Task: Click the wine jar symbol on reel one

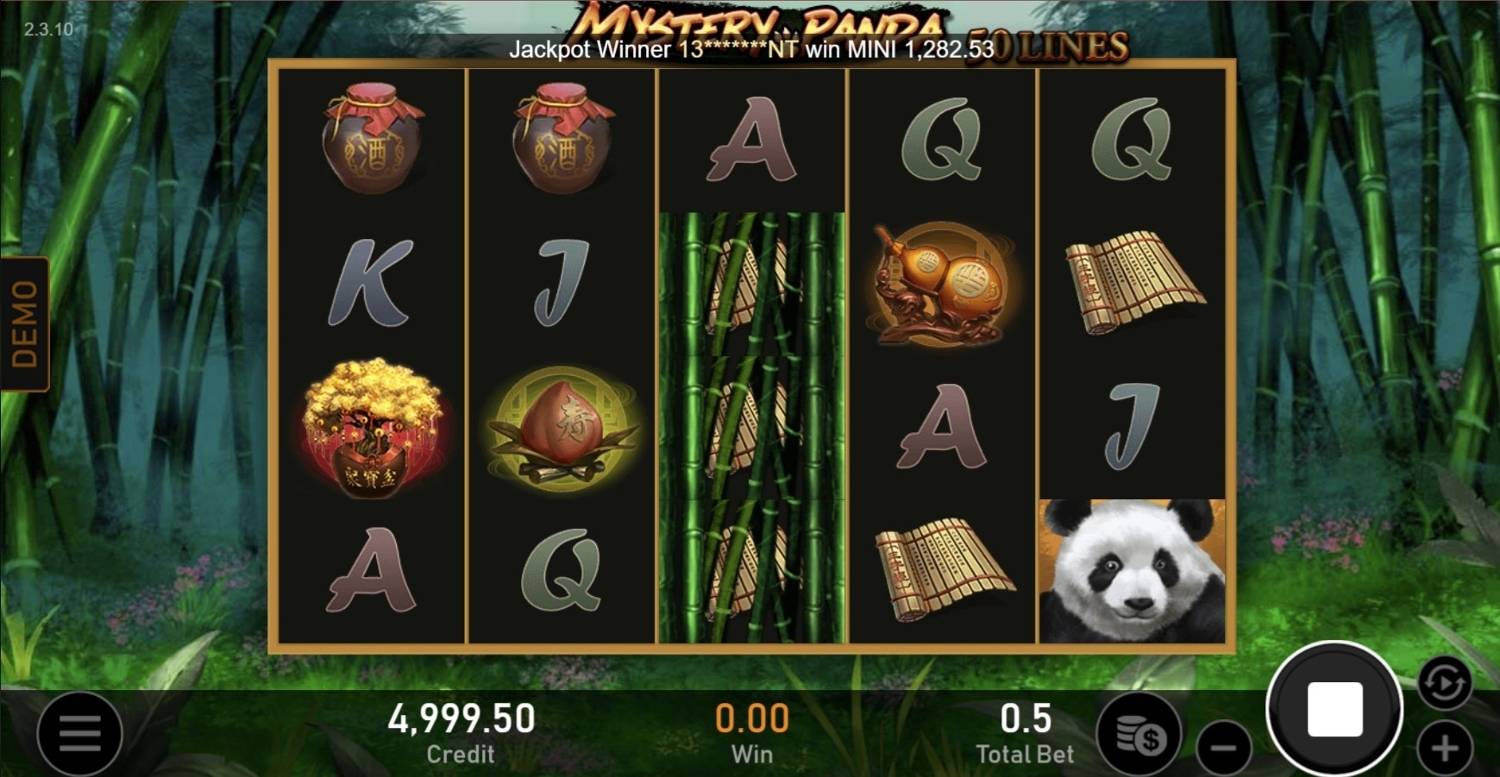Action: coord(373,140)
